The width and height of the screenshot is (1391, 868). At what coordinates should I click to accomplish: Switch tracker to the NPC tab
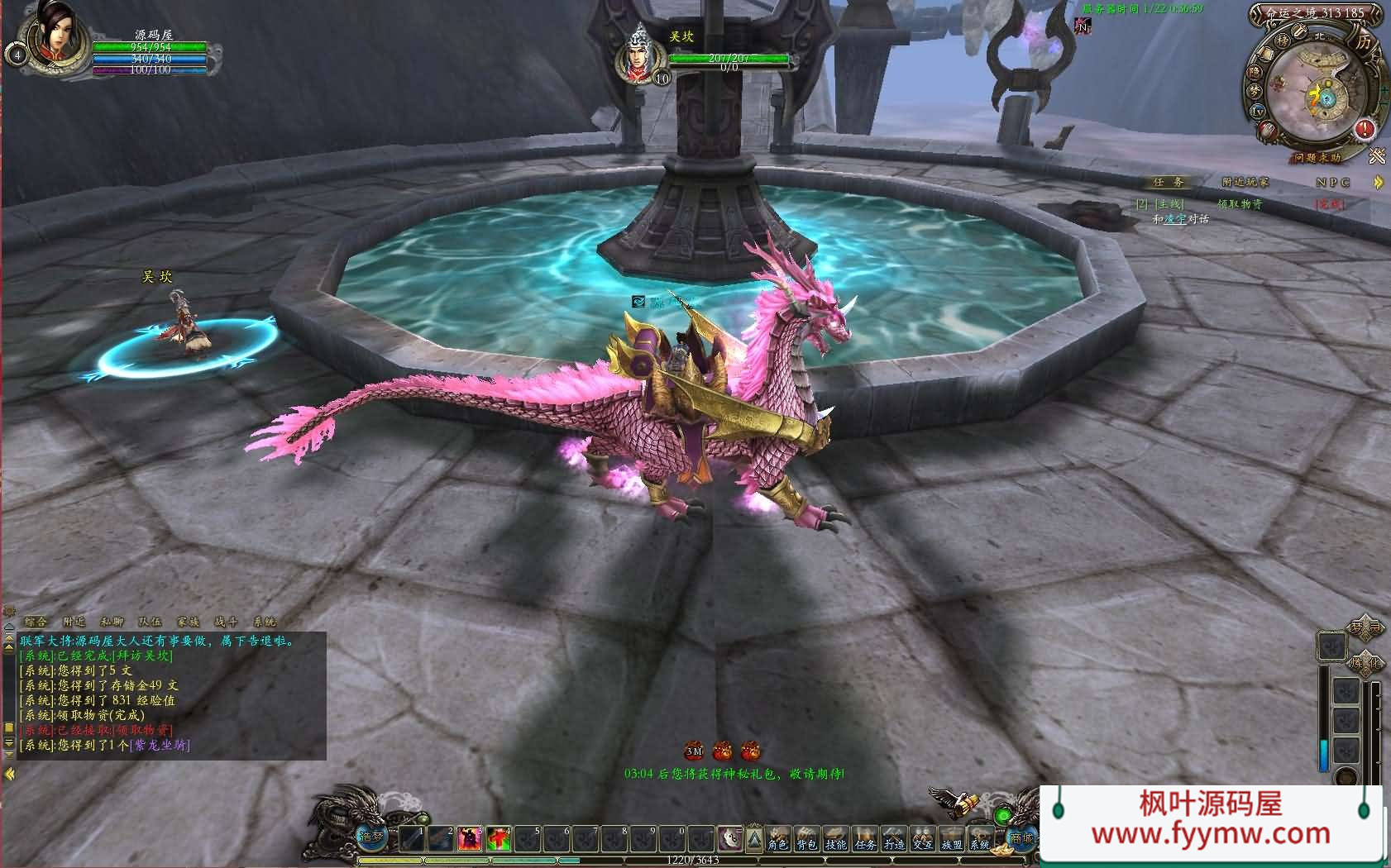point(1332,182)
